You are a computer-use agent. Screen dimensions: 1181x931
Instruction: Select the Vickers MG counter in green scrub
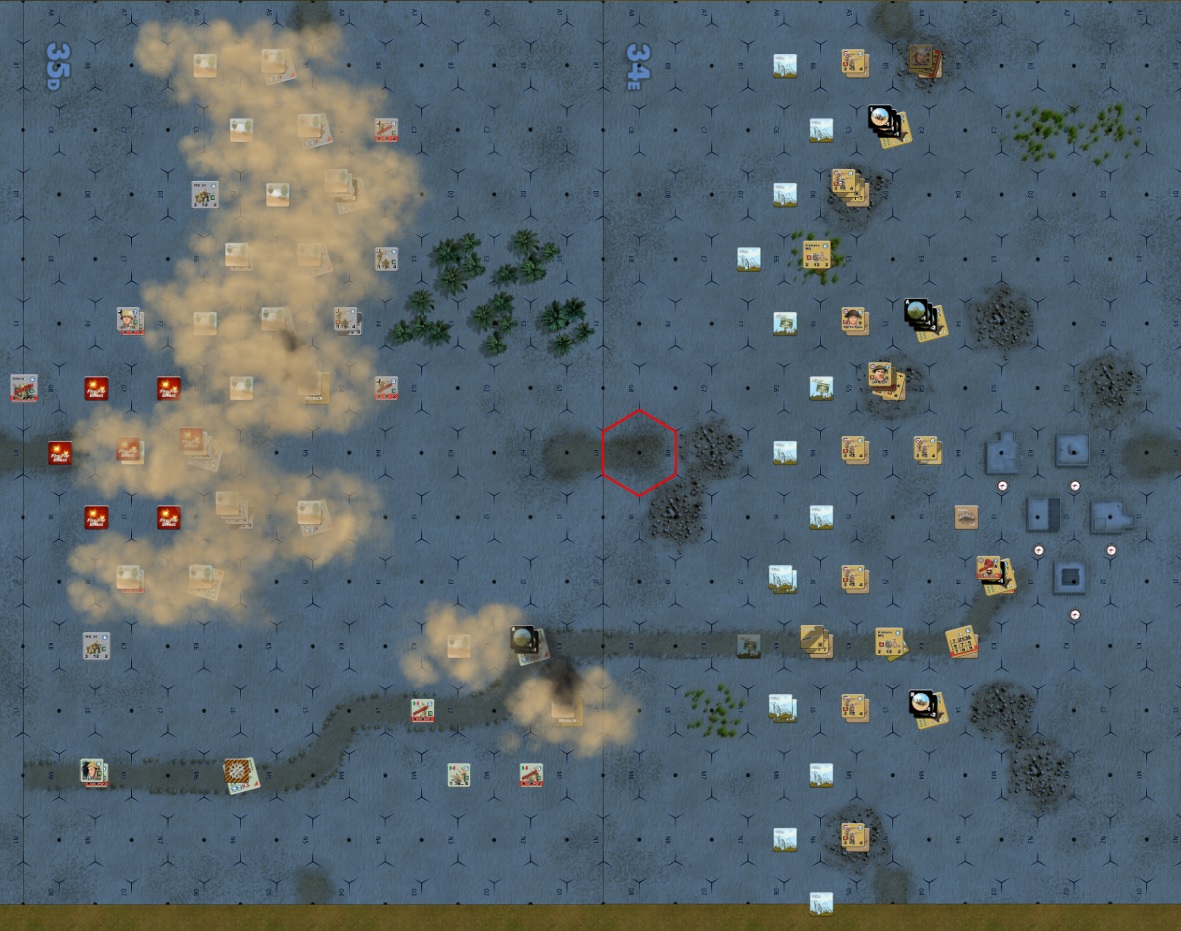(817, 252)
